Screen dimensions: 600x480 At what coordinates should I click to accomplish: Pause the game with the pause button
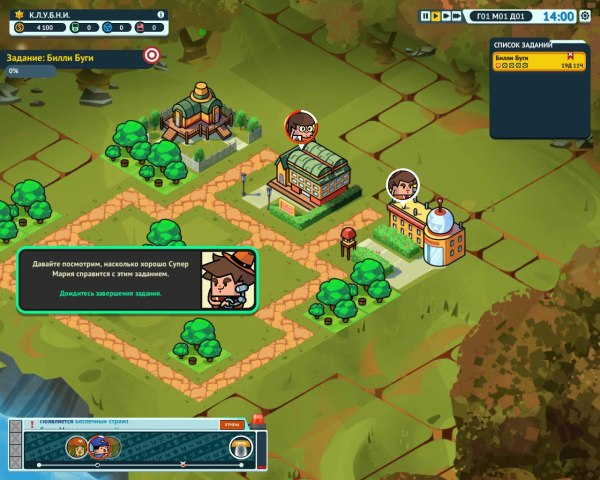pos(425,16)
